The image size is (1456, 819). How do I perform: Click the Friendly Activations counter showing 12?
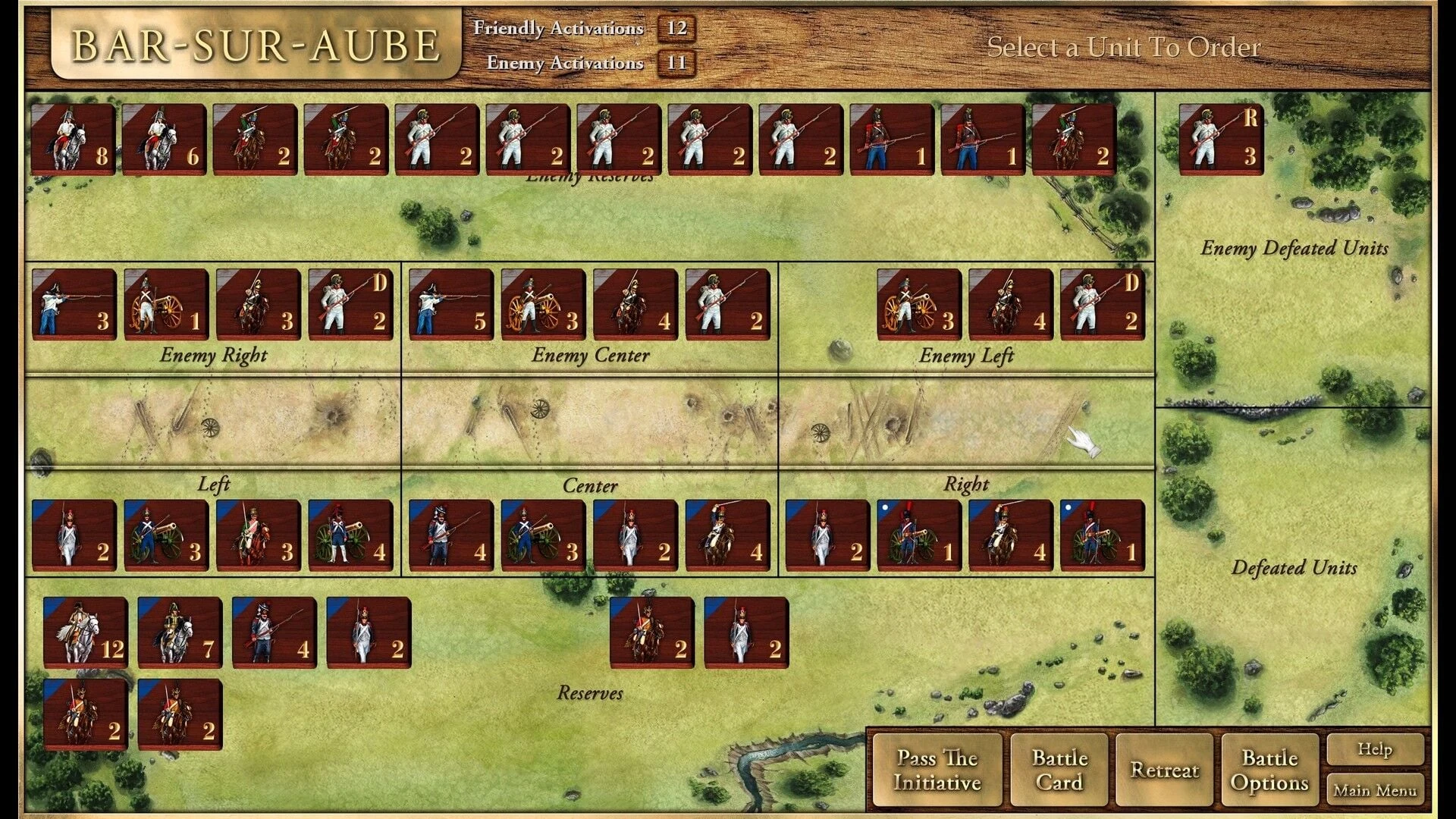677,30
